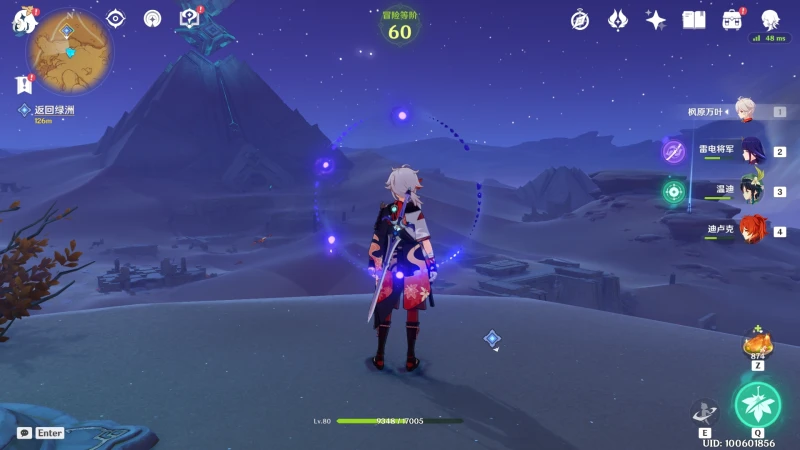
Task: Open the Paimon main menu
Action: pos(24,22)
